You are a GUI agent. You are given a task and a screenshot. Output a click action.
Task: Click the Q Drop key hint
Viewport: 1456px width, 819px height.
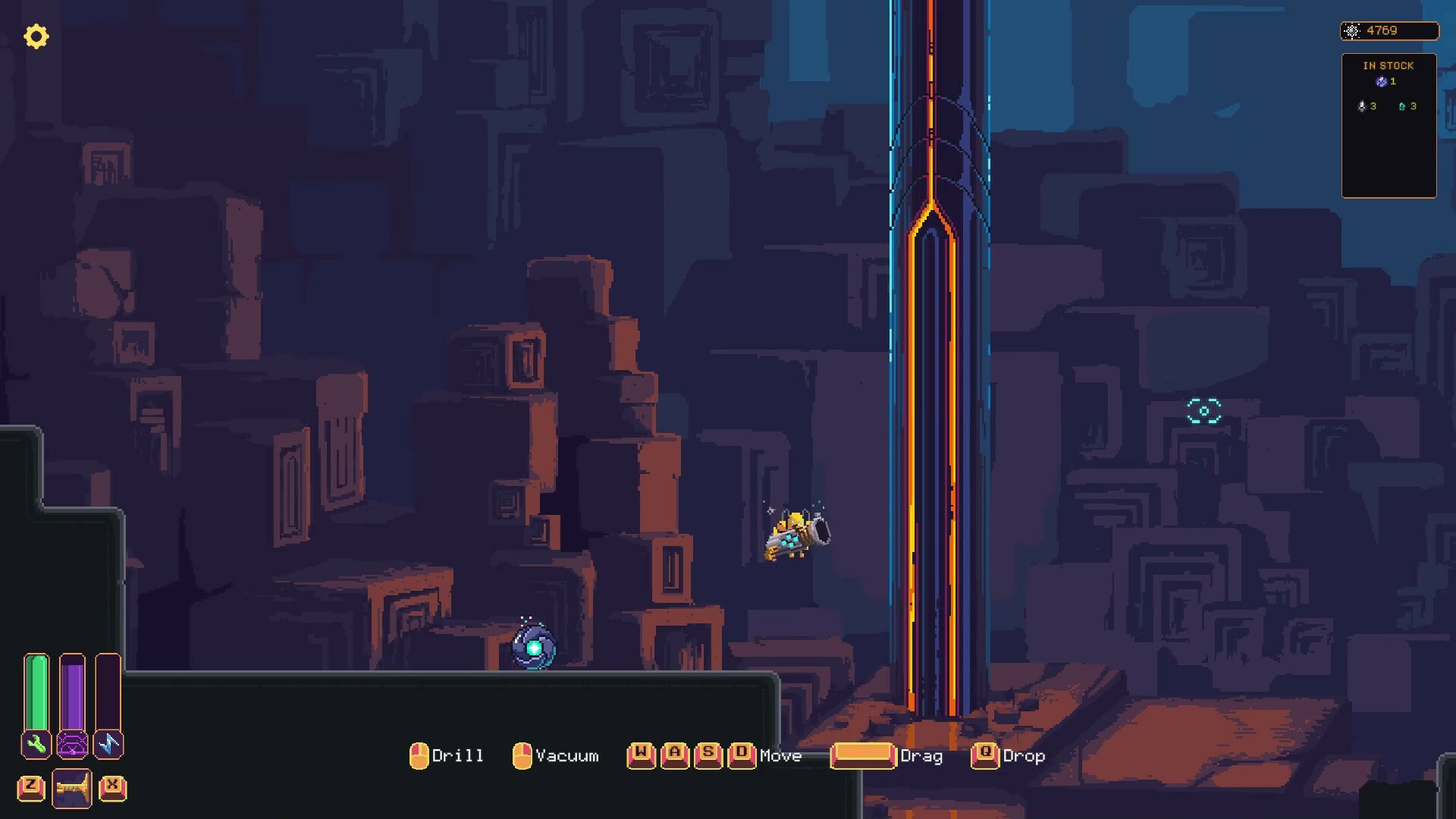tap(984, 755)
